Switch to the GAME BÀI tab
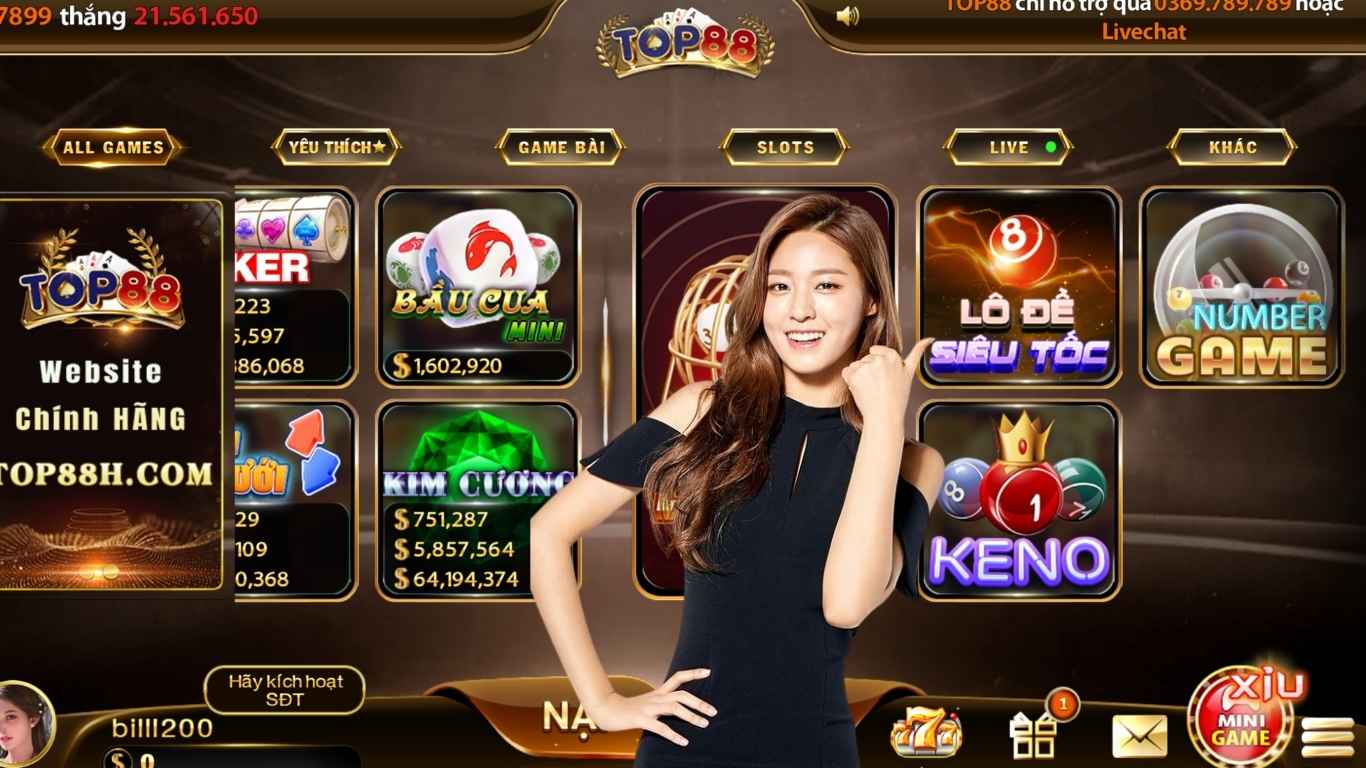This screenshot has height=768, width=1366. (561, 147)
